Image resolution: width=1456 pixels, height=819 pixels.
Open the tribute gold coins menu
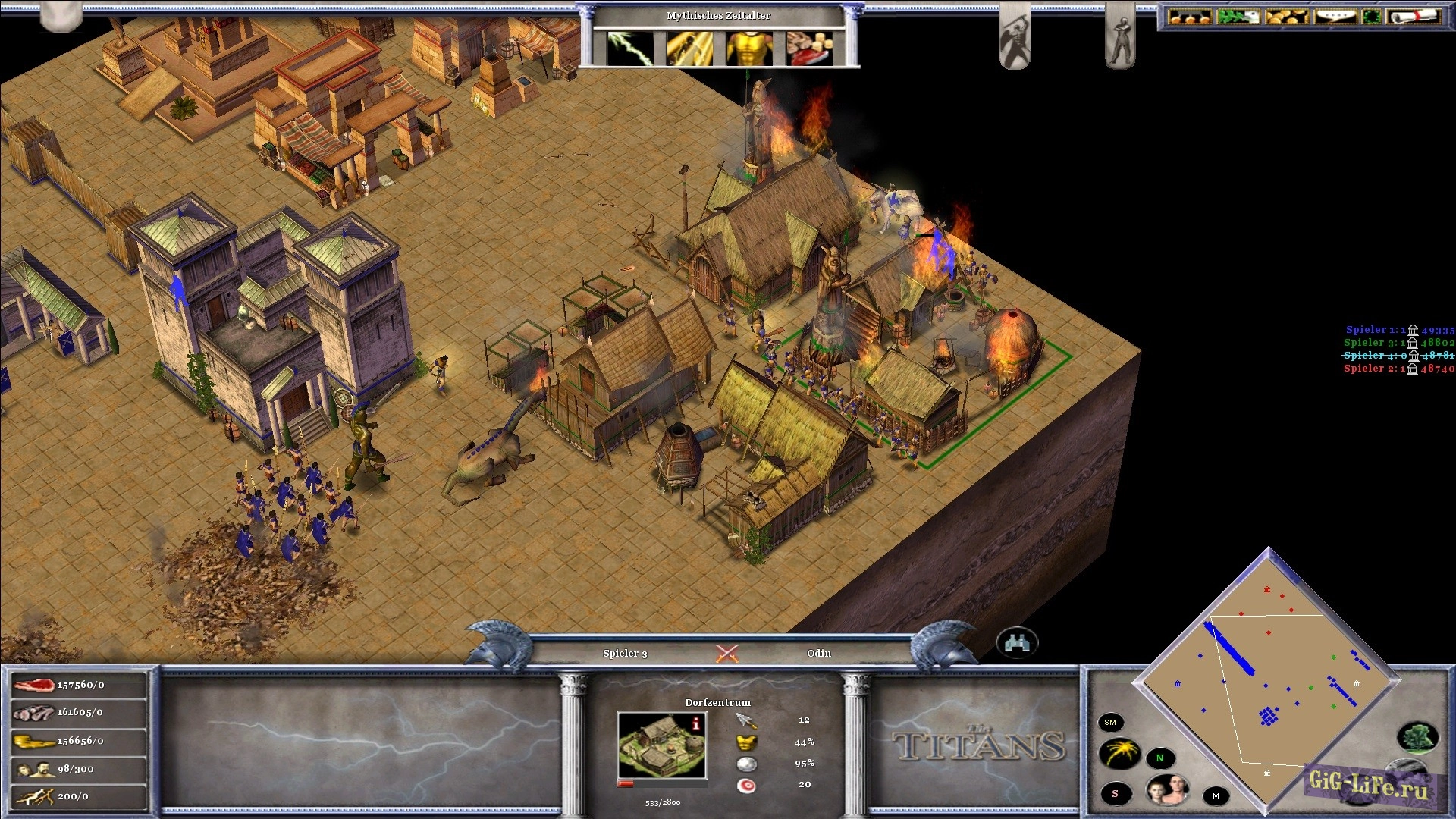(1287, 17)
